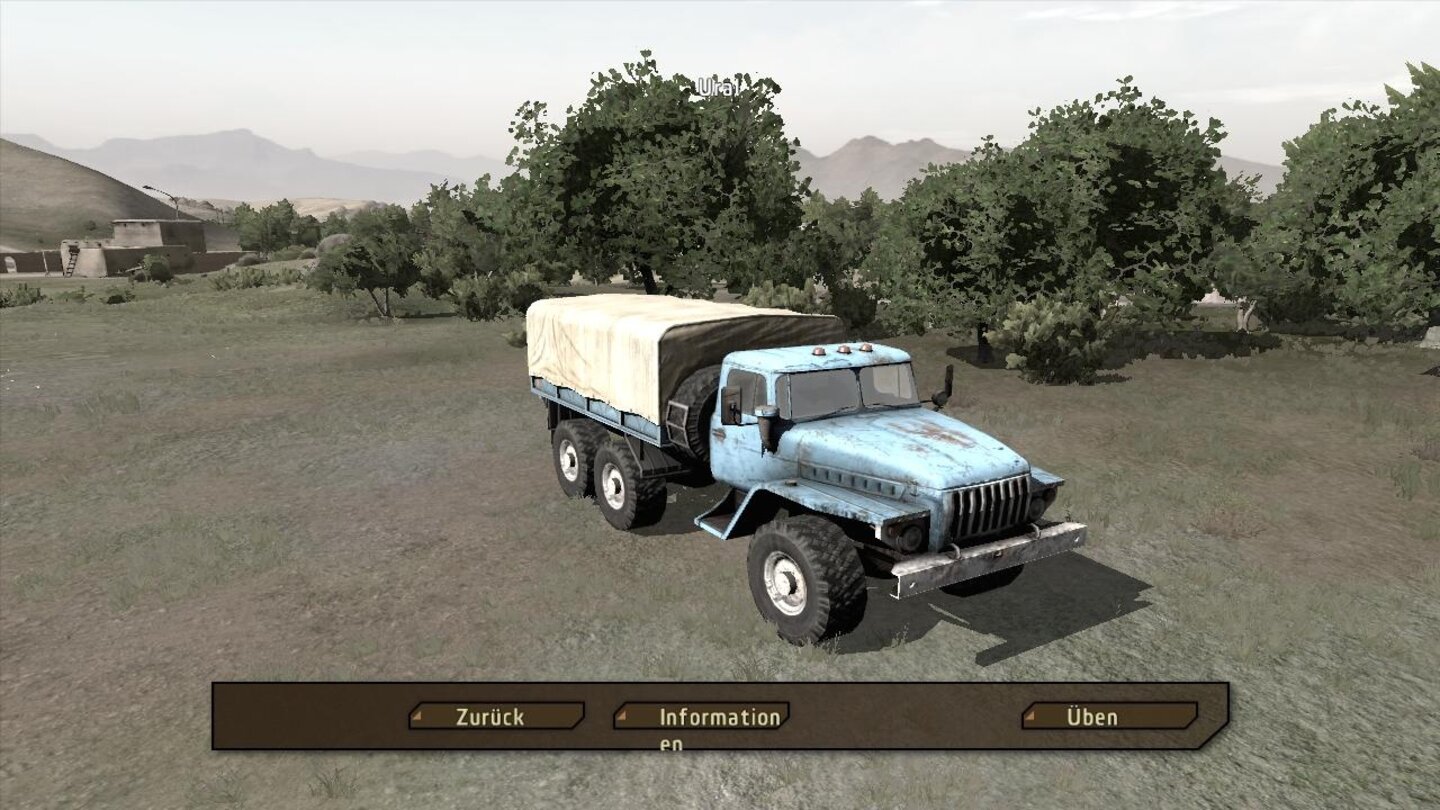The width and height of the screenshot is (1440, 810).
Task: Click the arrow icon beside Üben
Action: tap(1030, 717)
